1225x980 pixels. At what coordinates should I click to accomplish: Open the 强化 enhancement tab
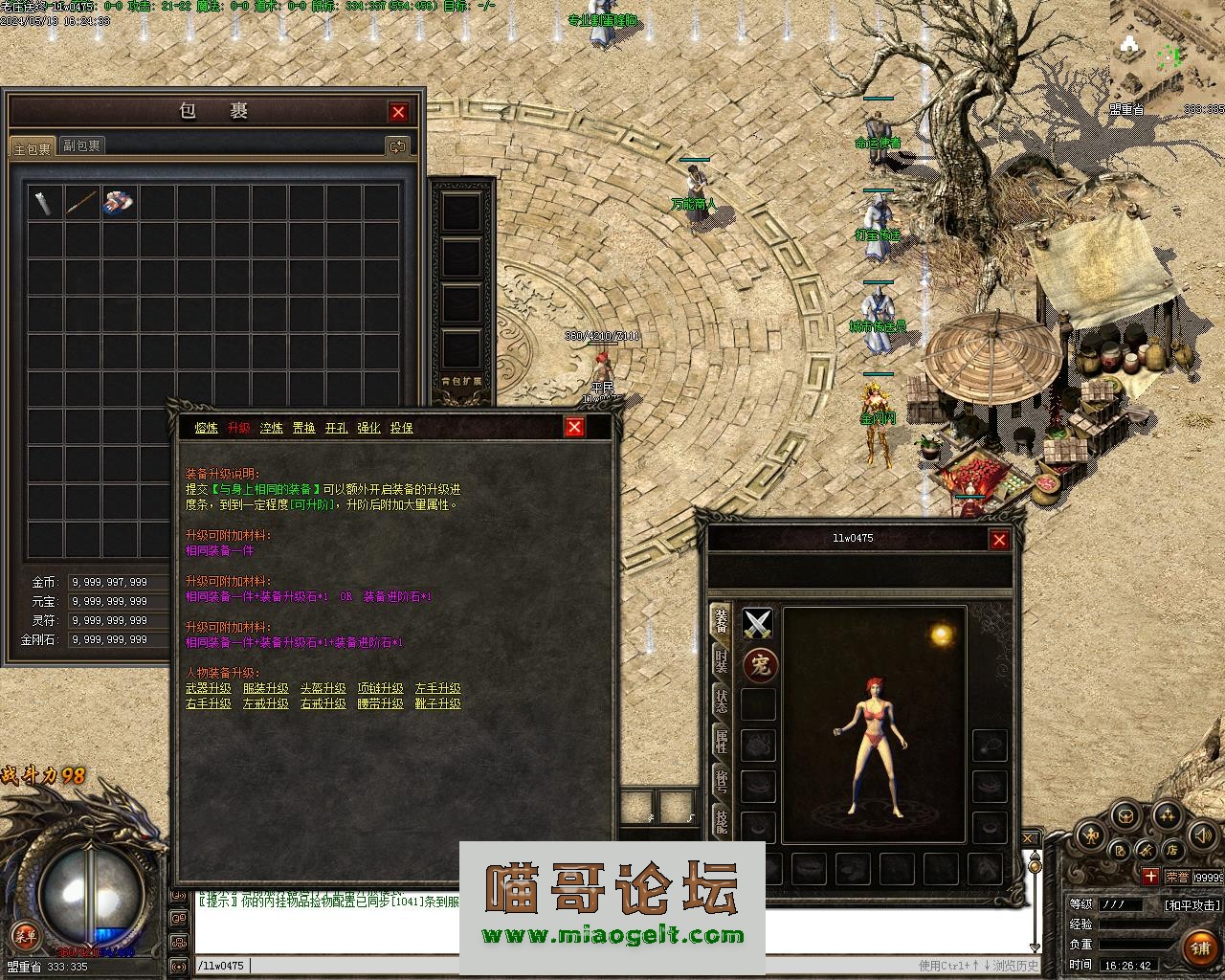click(x=368, y=428)
